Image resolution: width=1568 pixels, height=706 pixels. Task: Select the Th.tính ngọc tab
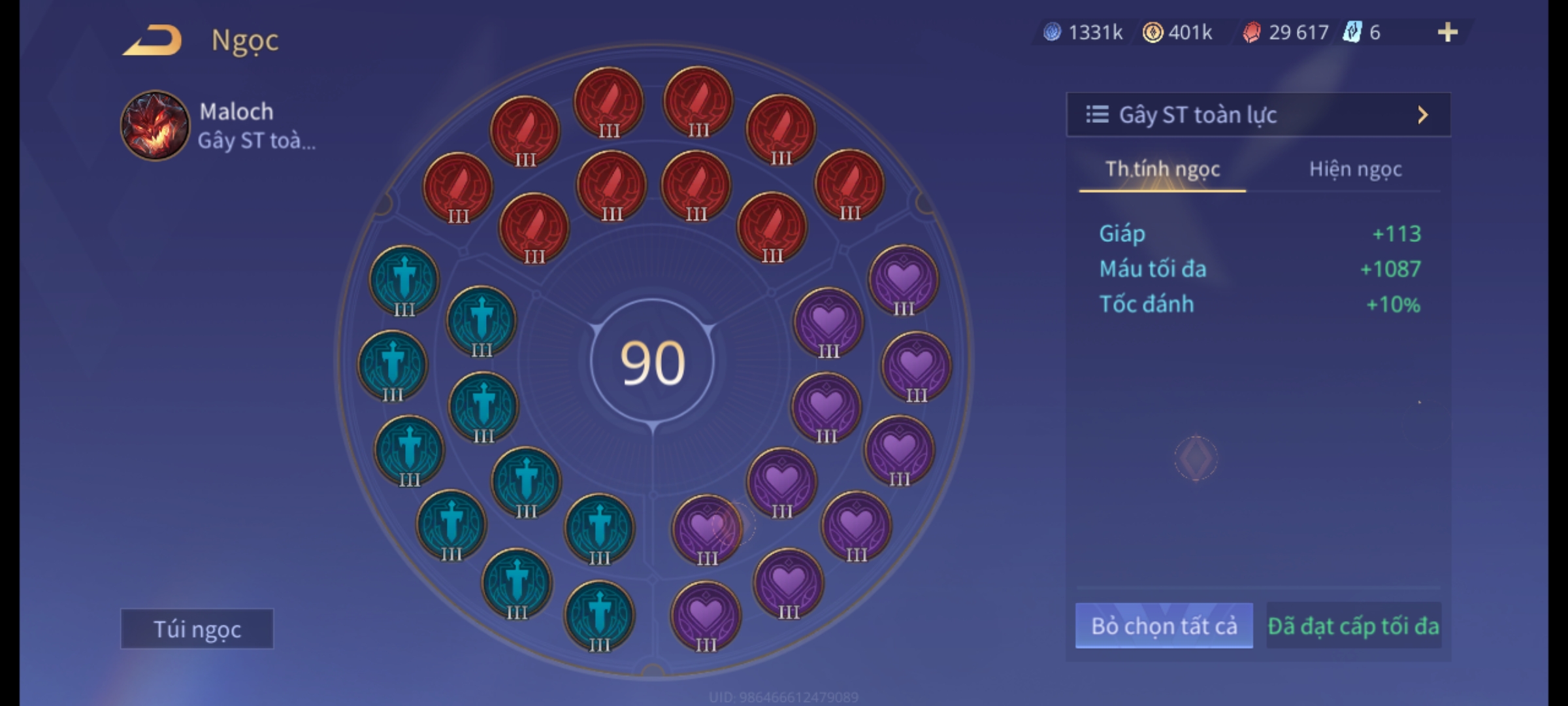click(1162, 169)
